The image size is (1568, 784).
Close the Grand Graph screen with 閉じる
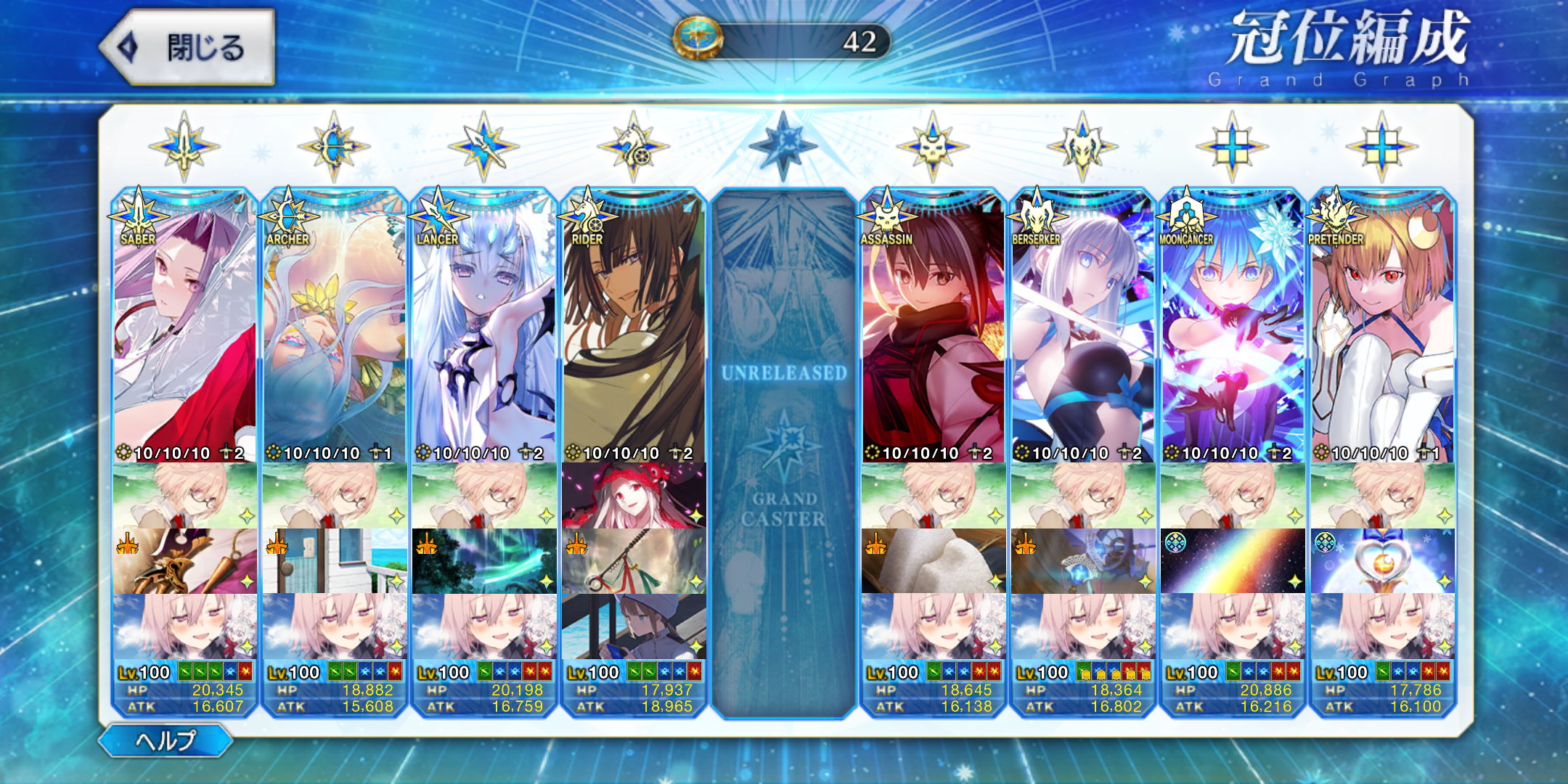tap(187, 47)
